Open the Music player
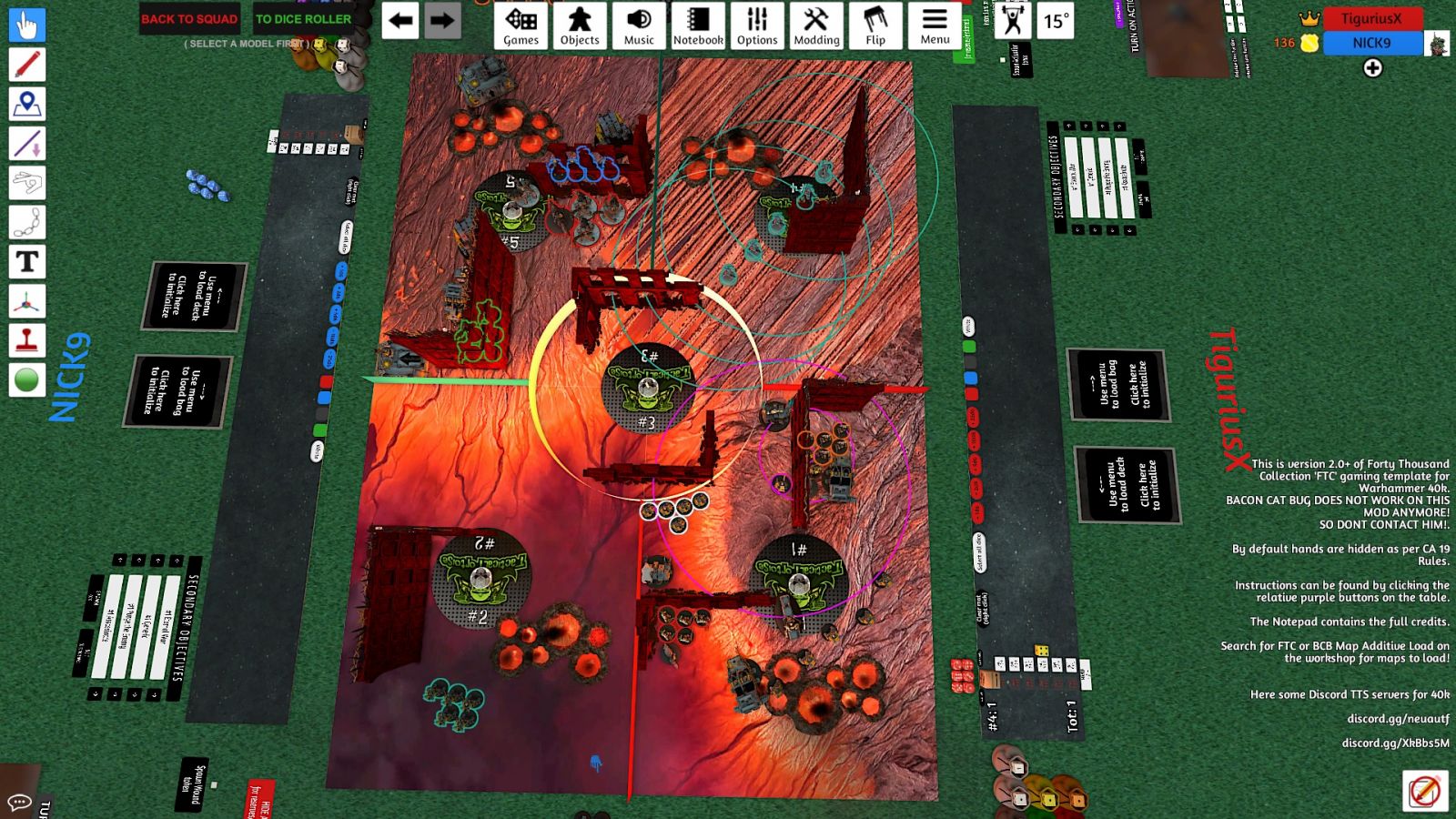 tap(639, 25)
